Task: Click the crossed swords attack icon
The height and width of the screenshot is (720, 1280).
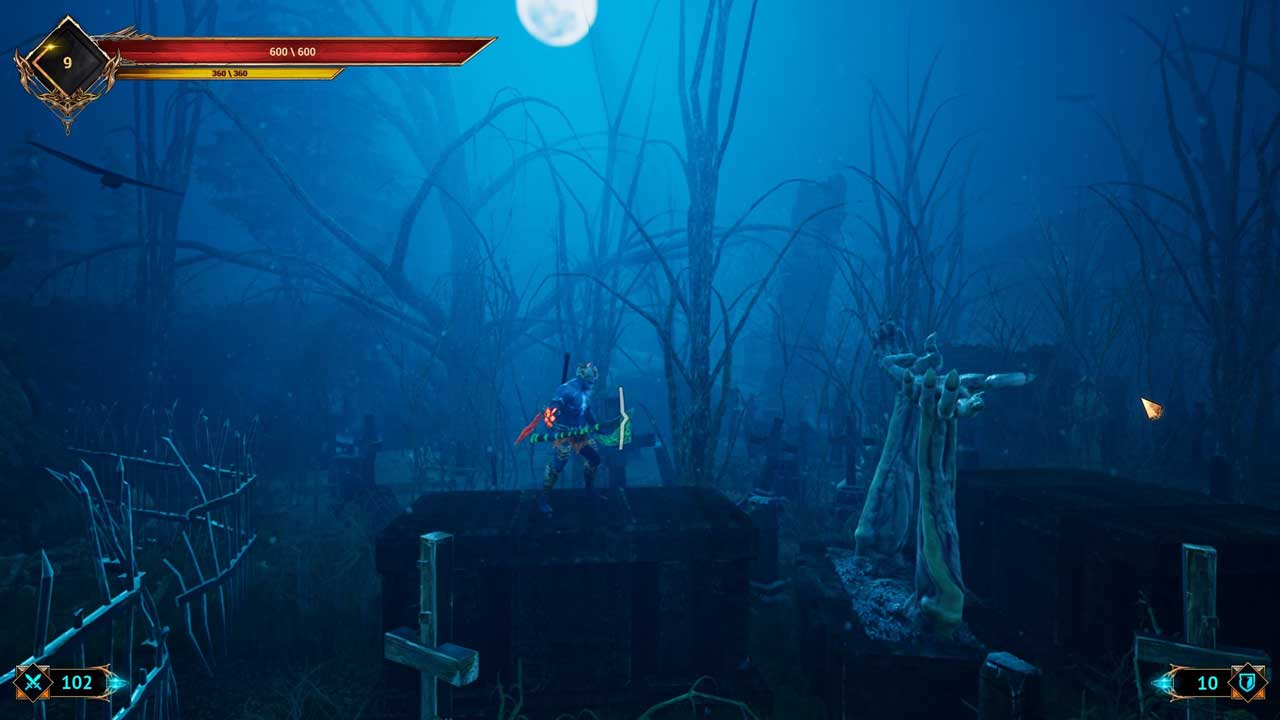Action: (x=33, y=682)
